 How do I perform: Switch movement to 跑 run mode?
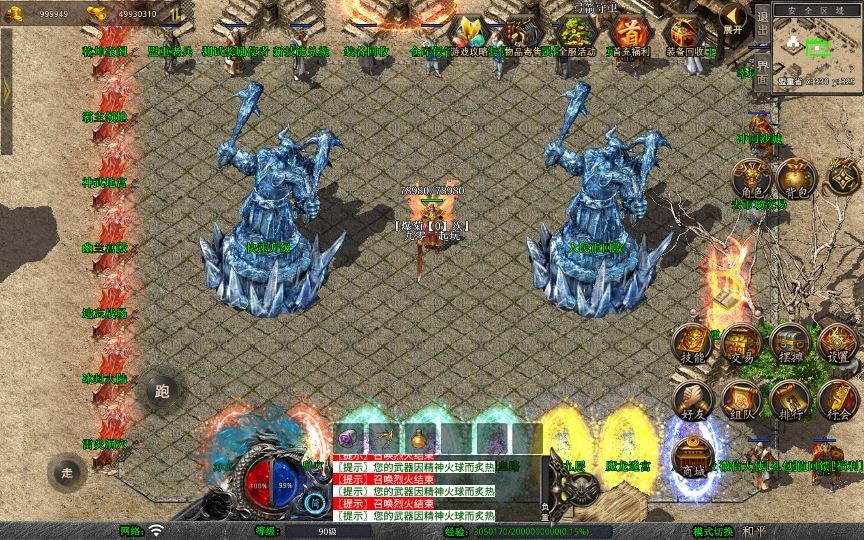[x=164, y=391]
